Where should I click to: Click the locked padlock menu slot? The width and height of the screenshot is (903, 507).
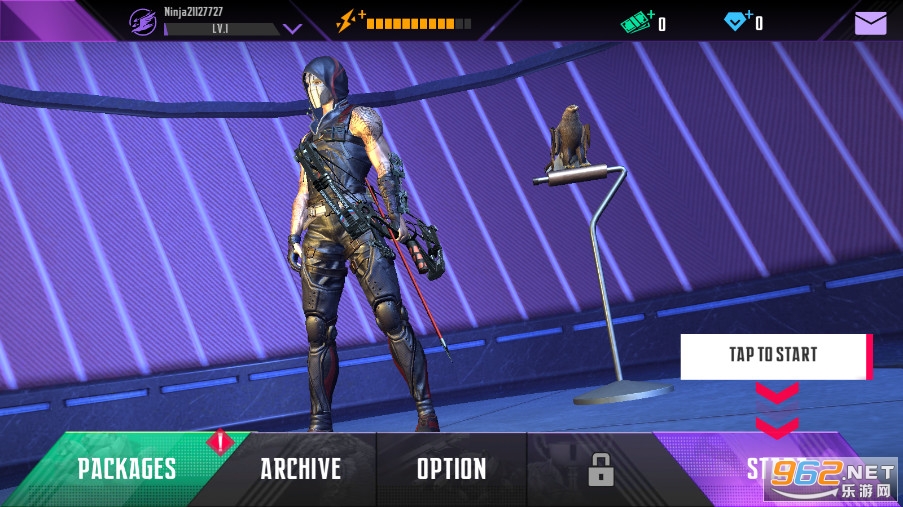[x=600, y=468]
